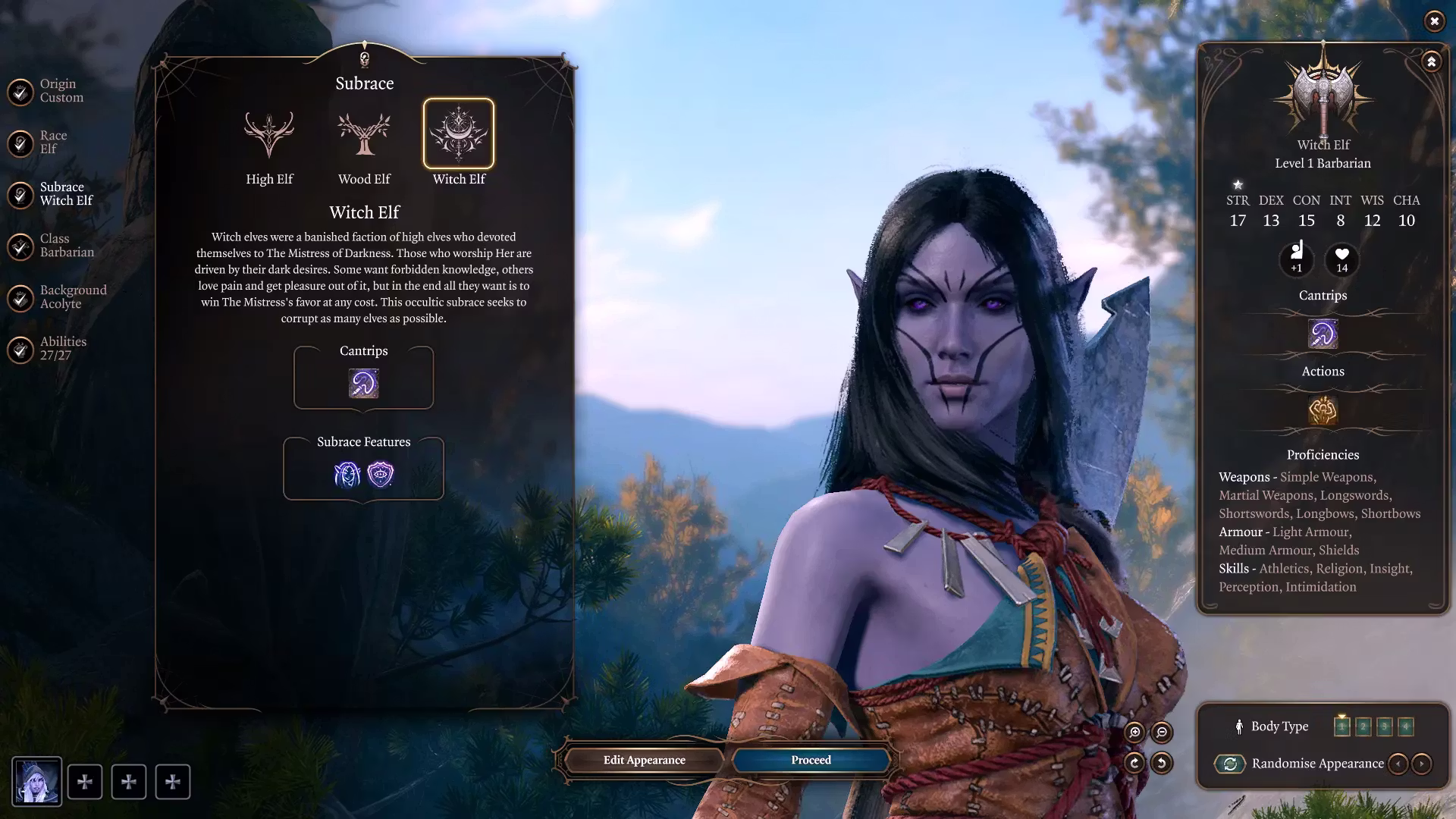Viewport: 1456px width, 819px height.
Task: Proceed to the next step
Action: (x=811, y=760)
